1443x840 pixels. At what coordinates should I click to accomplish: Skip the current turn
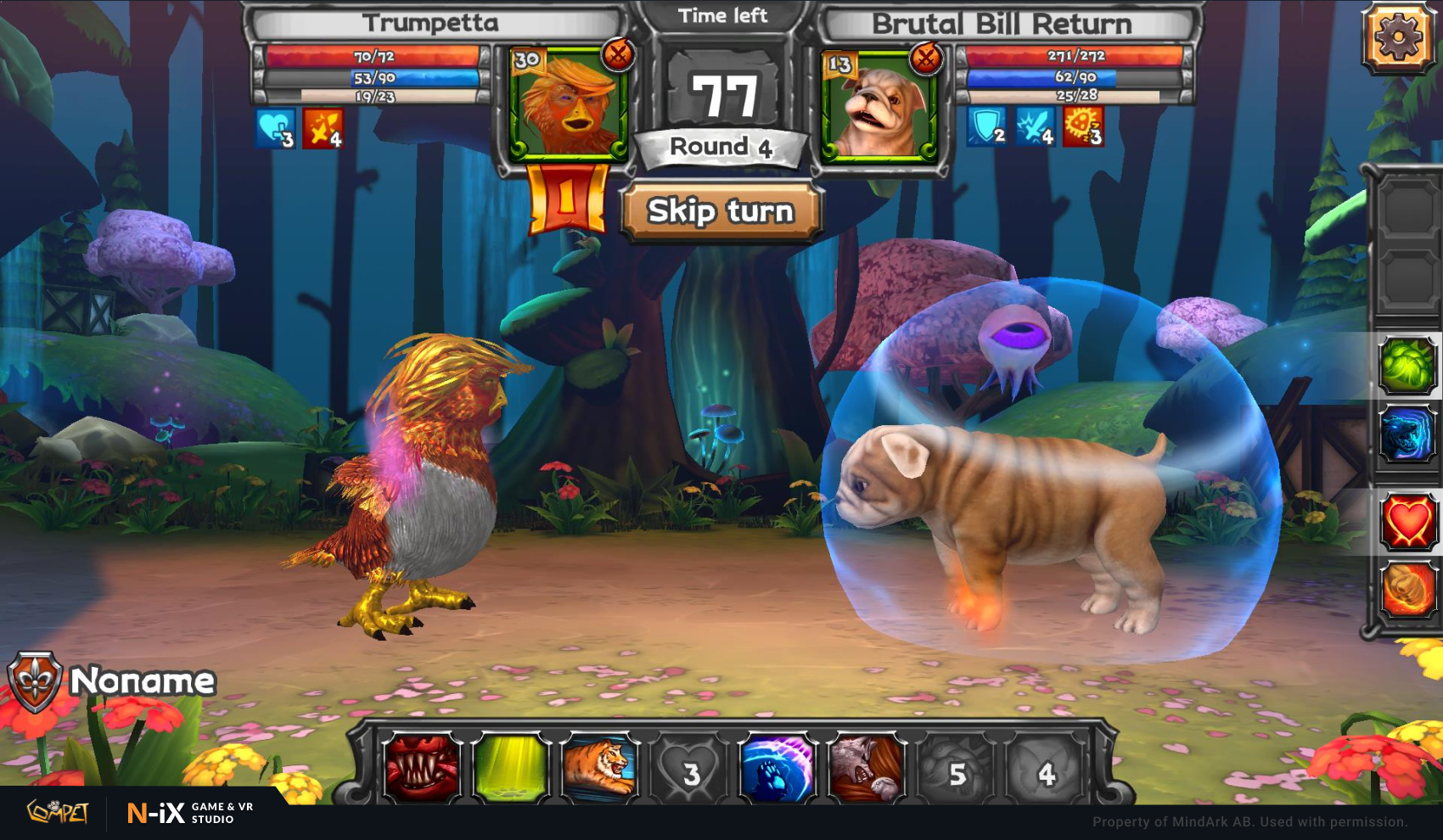pyautogui.click(x=721, y=210)
